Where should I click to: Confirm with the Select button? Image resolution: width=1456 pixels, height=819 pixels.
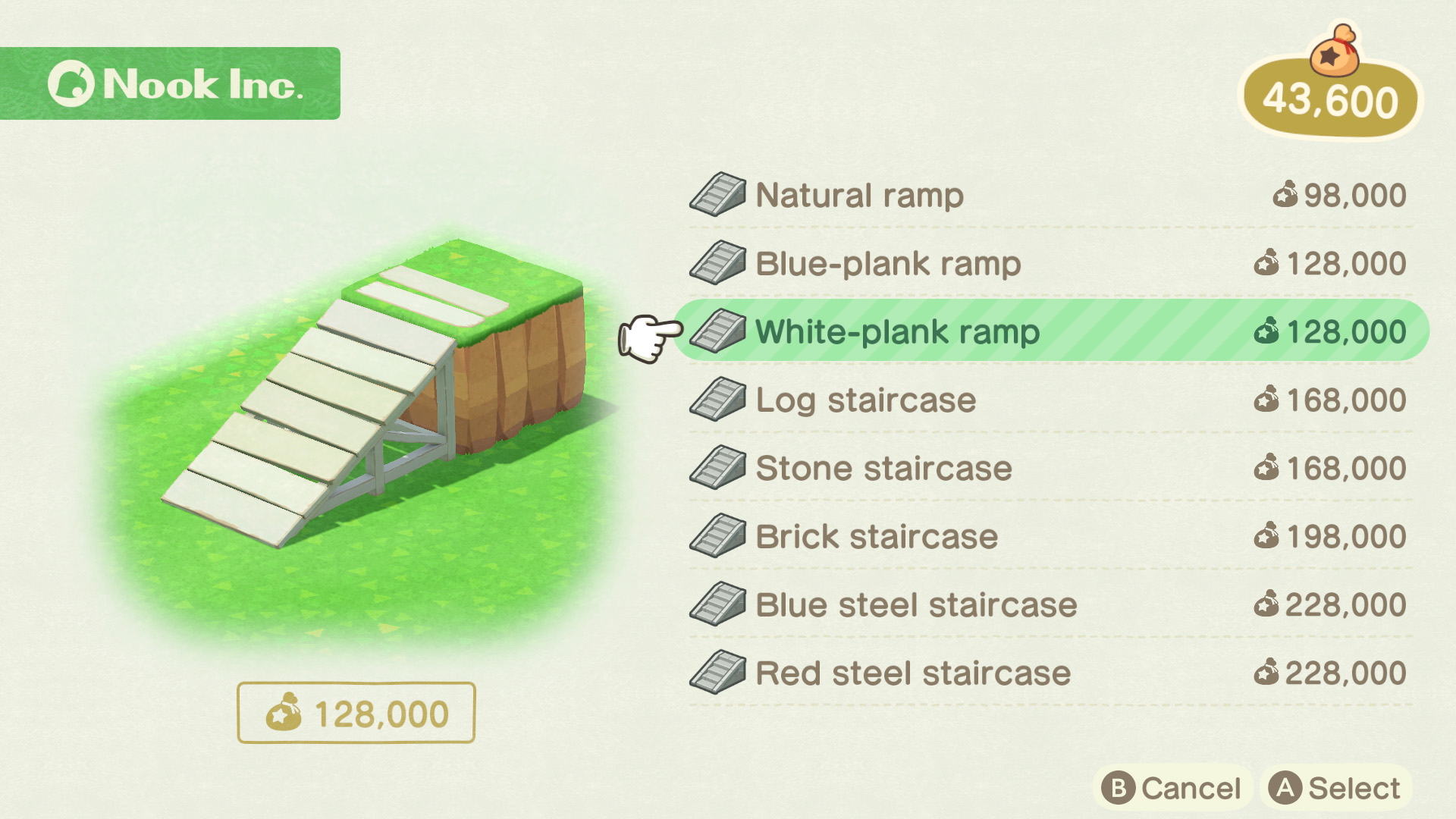(x=1336, y=789)
